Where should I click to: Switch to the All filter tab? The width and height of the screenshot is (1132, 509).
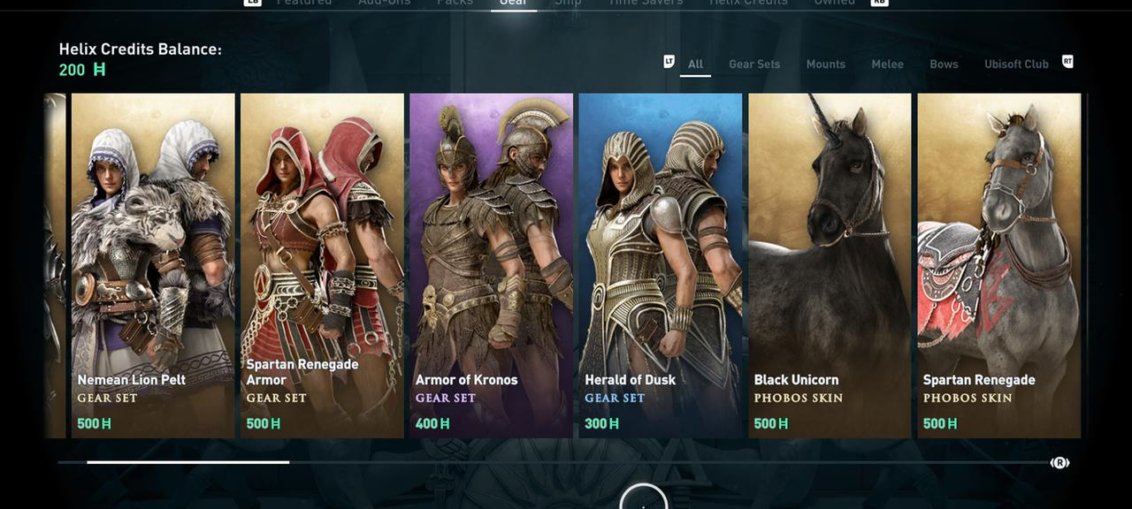click(695, 64)
